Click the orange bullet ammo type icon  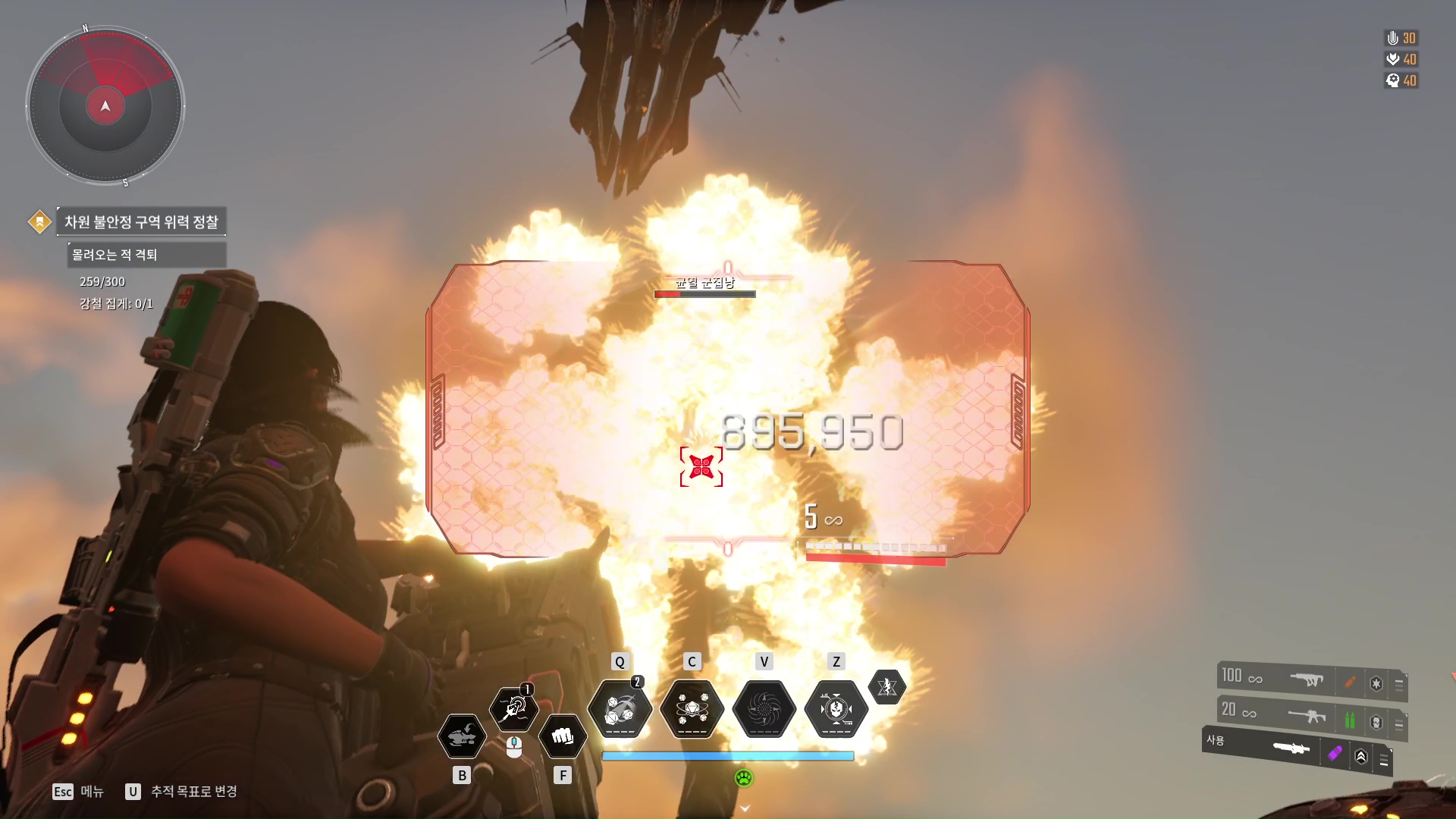click(1350, 682)
